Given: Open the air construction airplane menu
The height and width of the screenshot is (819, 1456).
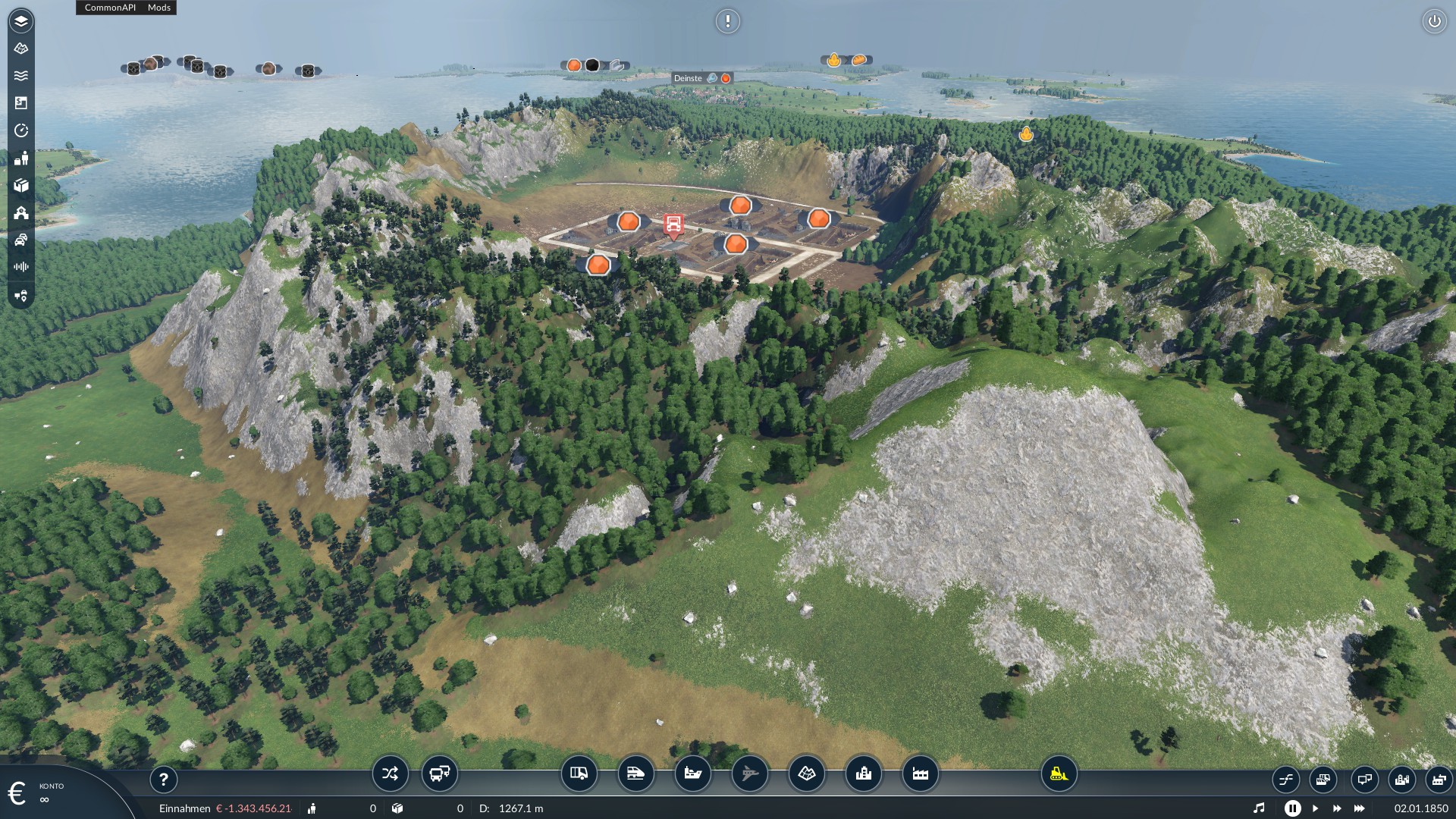Looking at the screenshot, I should click(x=749, y=774).
